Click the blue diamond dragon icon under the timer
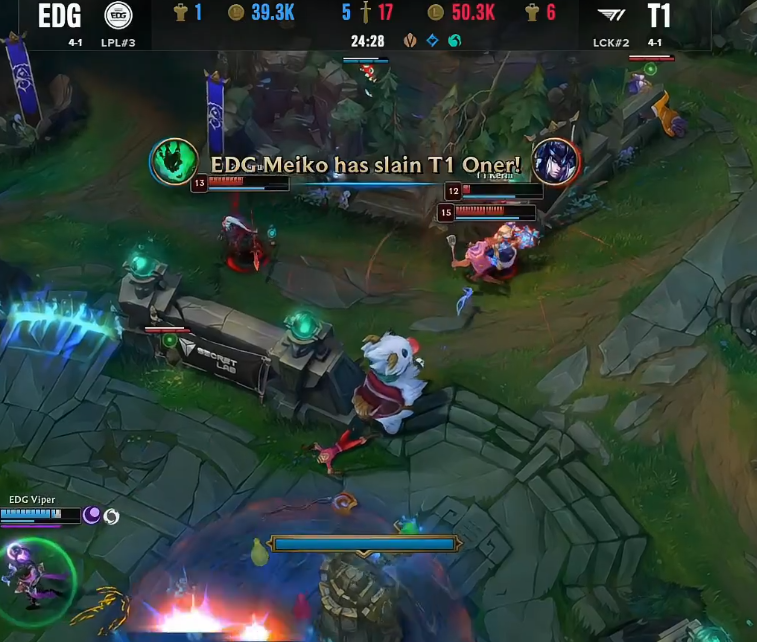The height and width of the screenshot is (642, 757). [432, 41]
